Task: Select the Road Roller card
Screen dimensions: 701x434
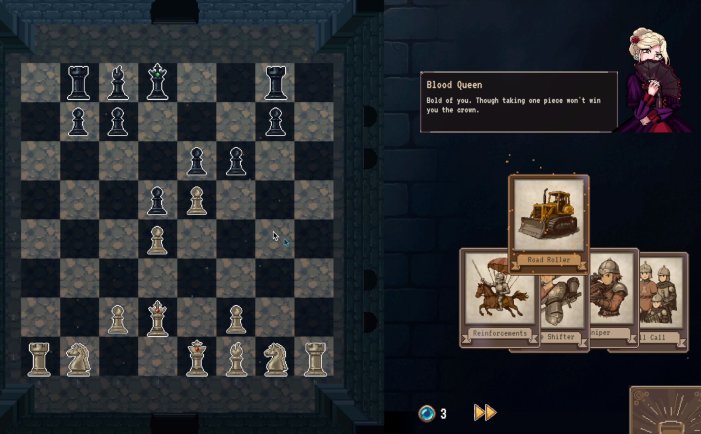Action: pyautogui.click(x=548, y=222)
